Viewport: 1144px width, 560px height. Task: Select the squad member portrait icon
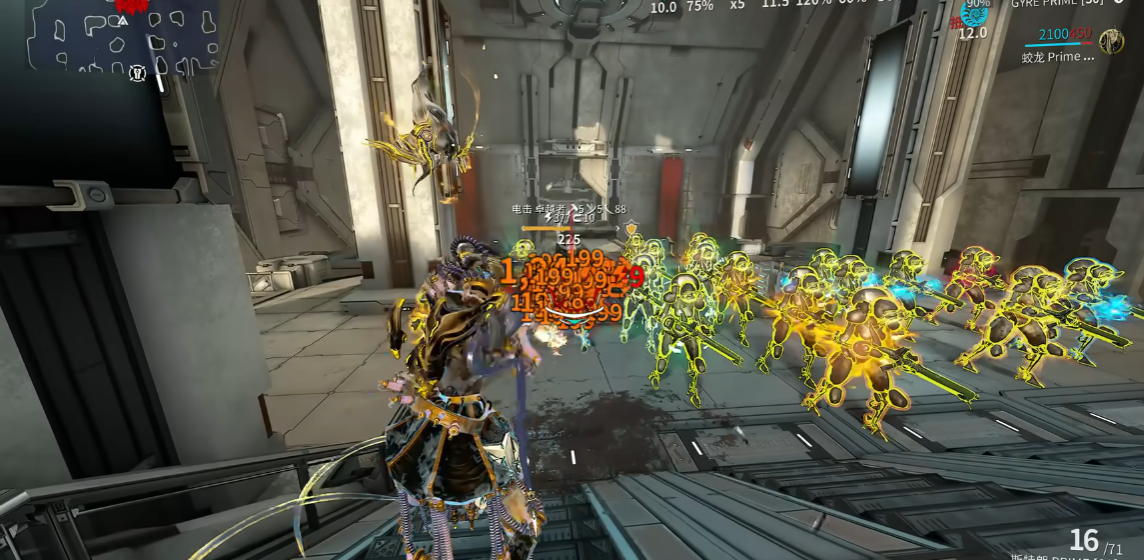tap(1111, 41)
